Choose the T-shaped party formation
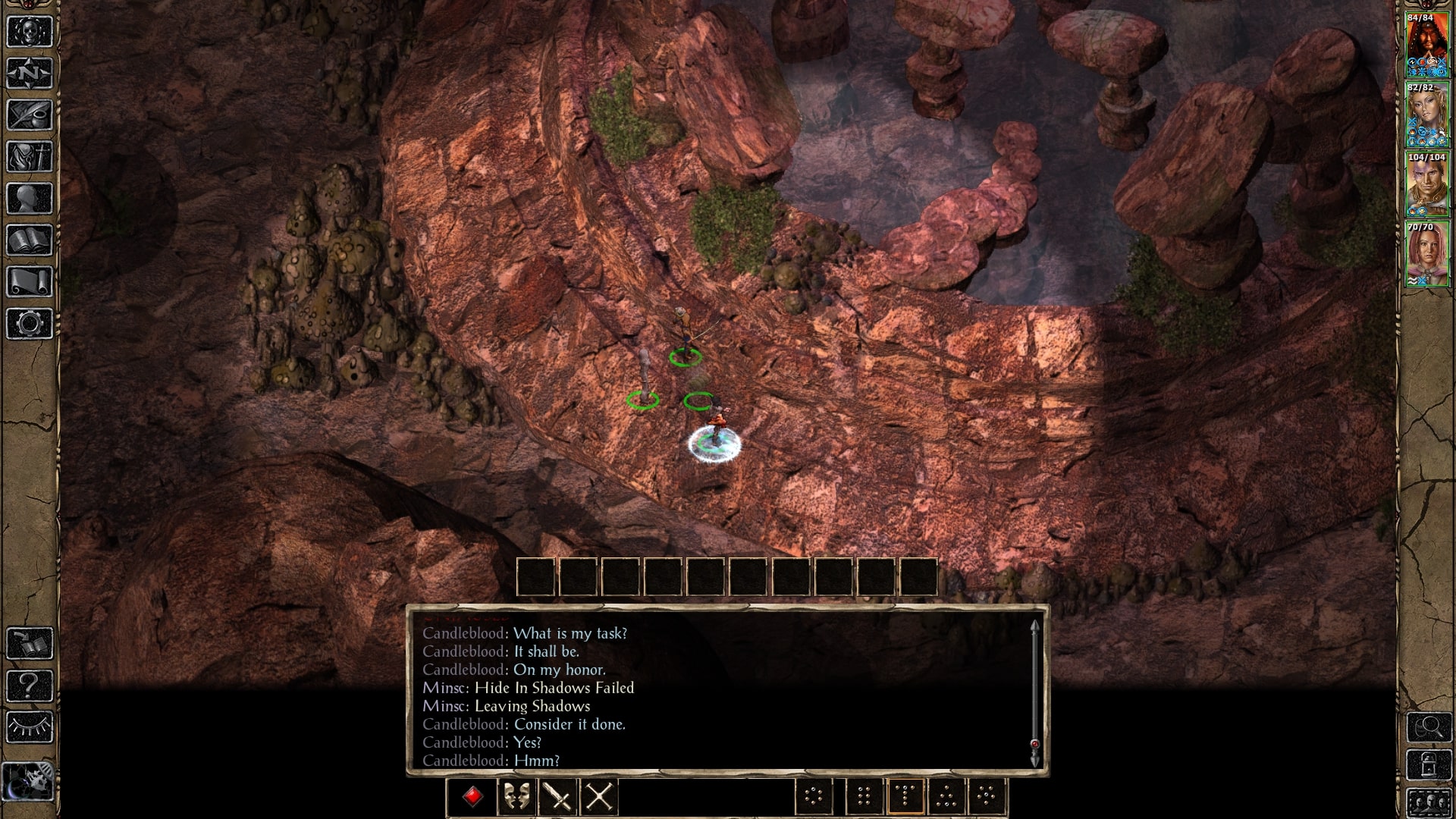The height and width of the screenshot is (819, 1456). click(x=905, y=797)
